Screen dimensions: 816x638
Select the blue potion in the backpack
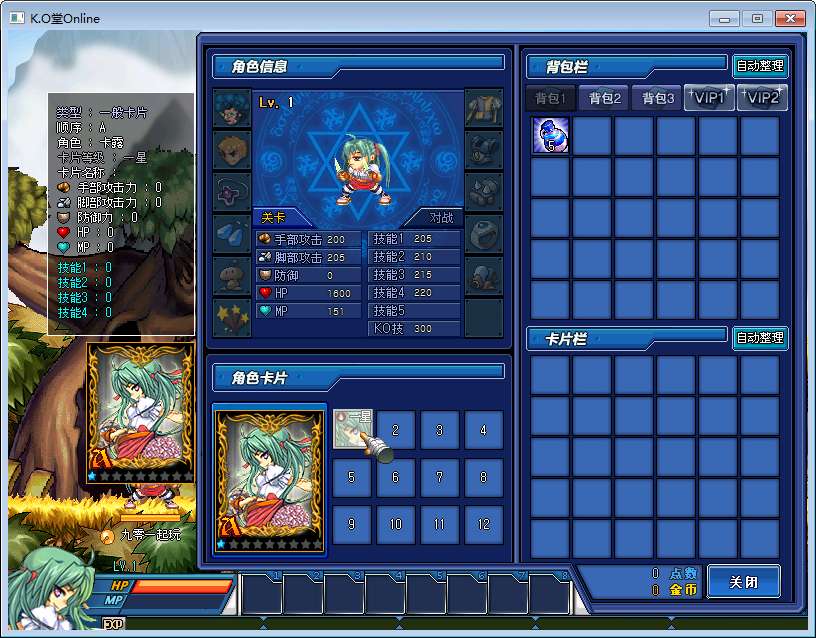[x=551, y=136]
